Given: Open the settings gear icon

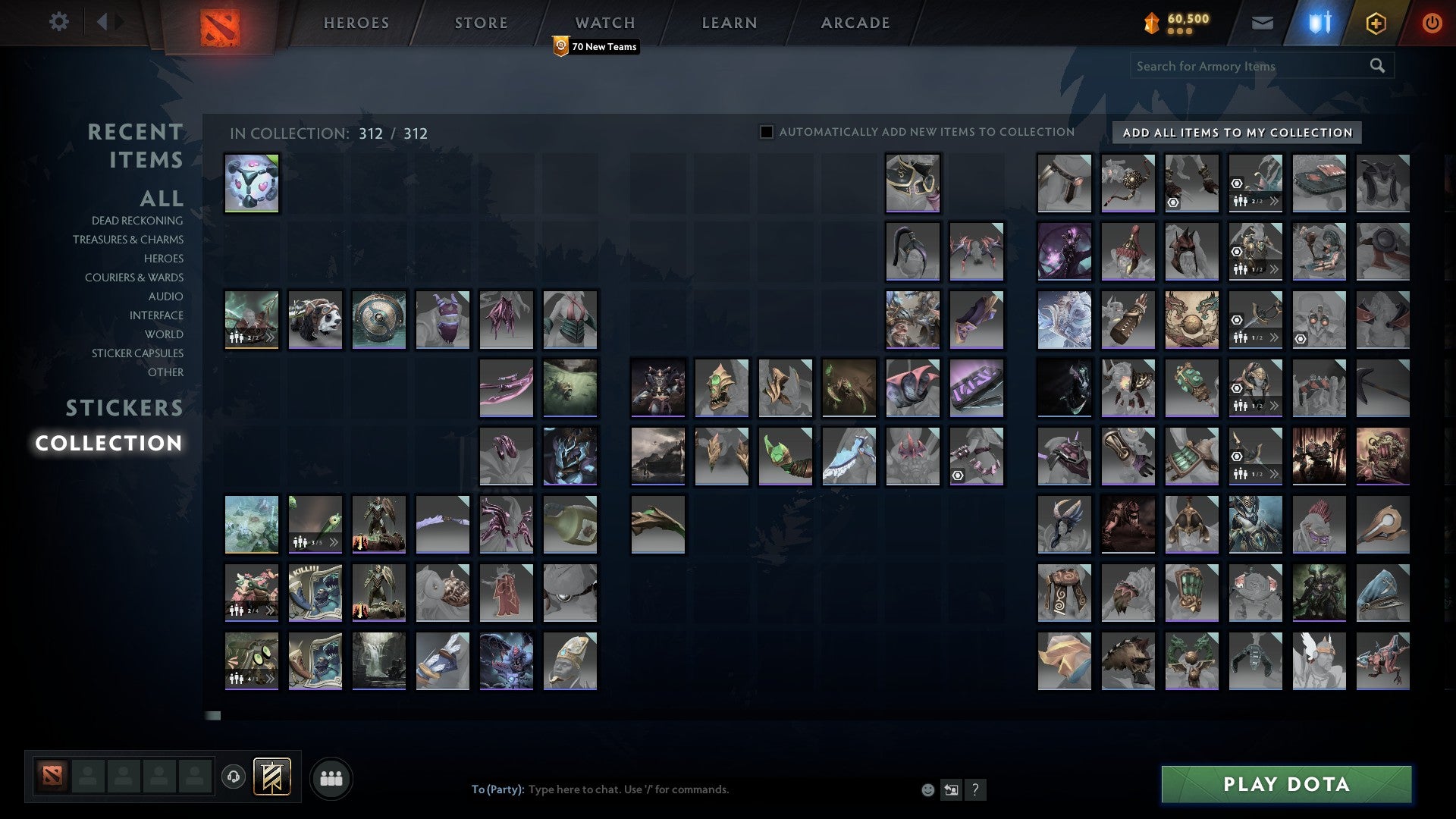Looking at the screenshot, I should (x=59, y=22).
